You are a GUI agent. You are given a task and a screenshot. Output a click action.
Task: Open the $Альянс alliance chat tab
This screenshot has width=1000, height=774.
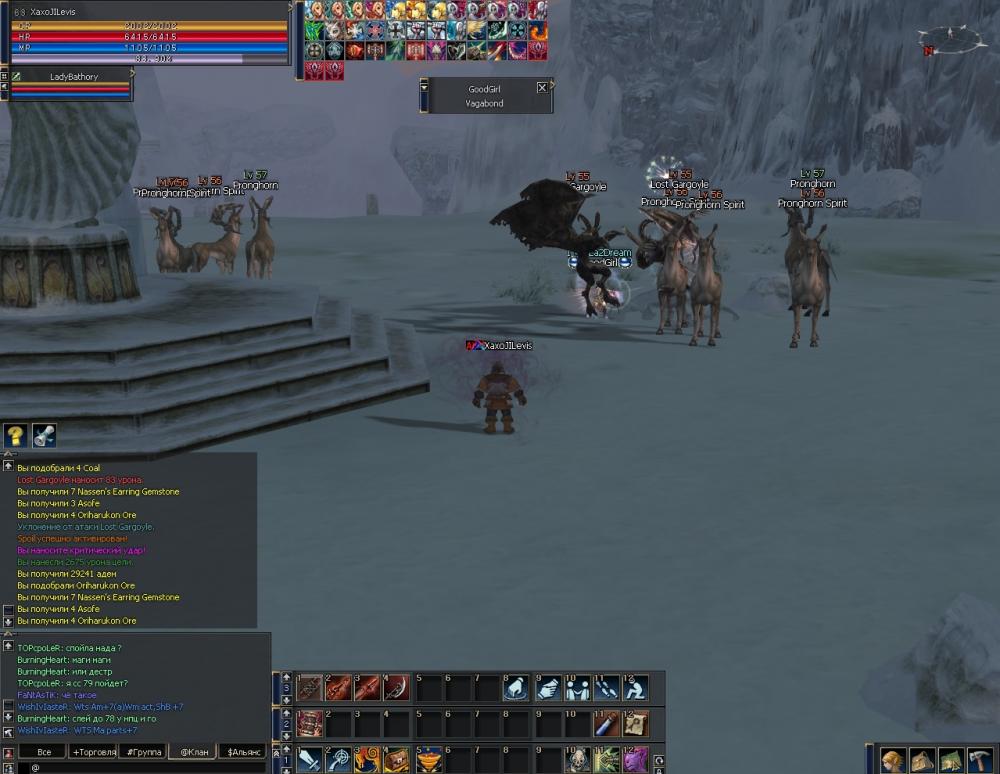[243, 752]
